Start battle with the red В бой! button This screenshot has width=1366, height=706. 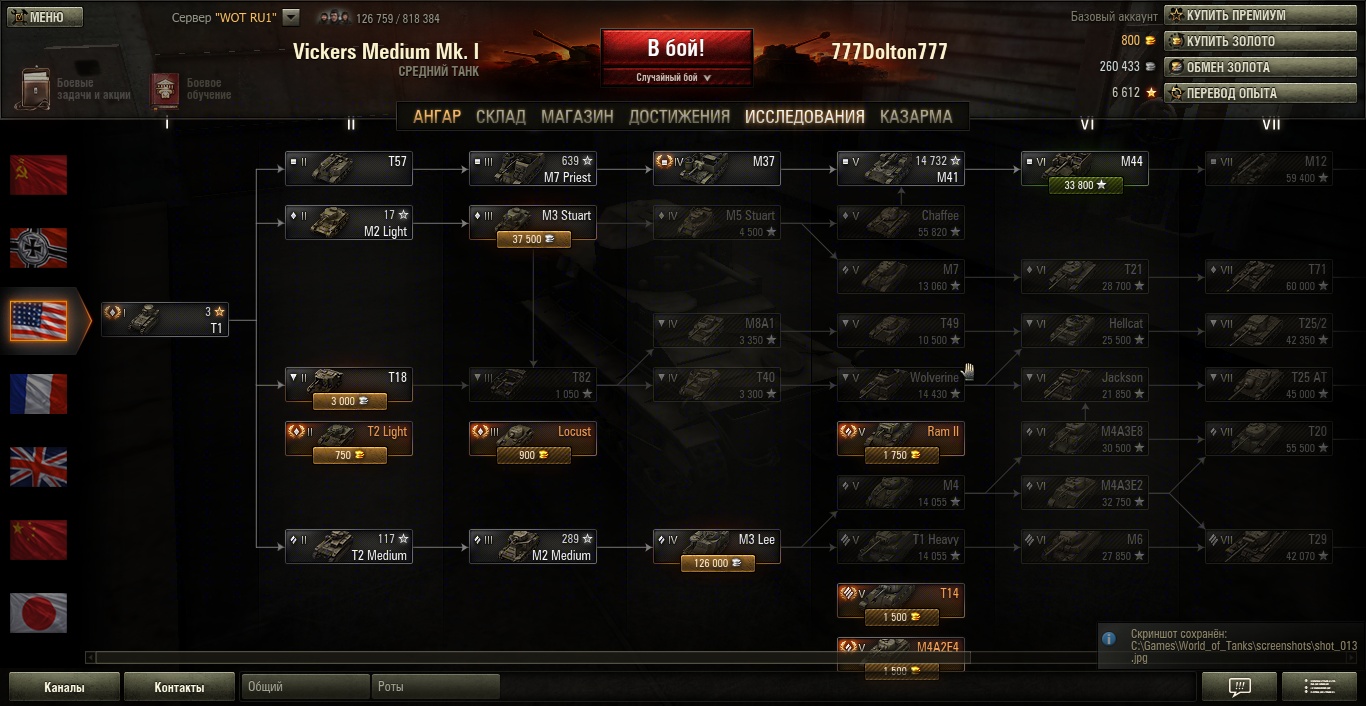coord(676,48)
